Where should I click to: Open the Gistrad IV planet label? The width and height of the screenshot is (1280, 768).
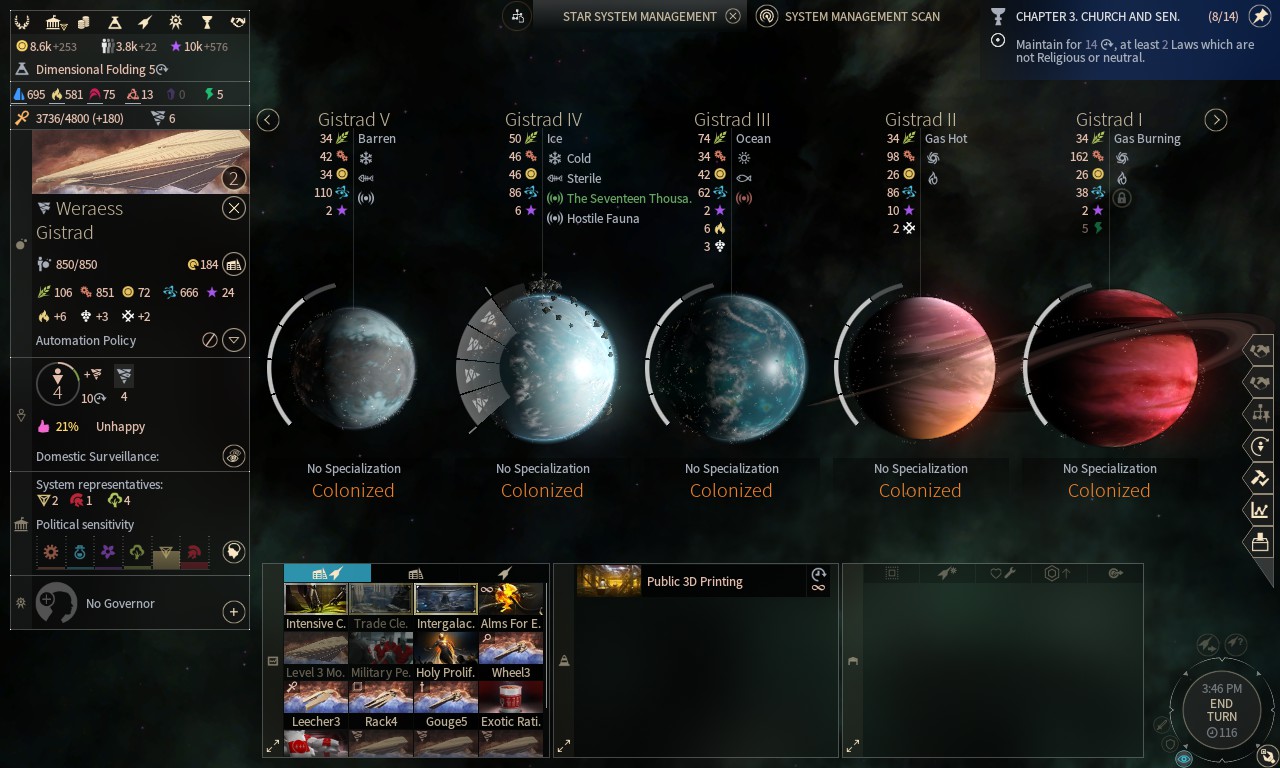click(x=543, y=120)
